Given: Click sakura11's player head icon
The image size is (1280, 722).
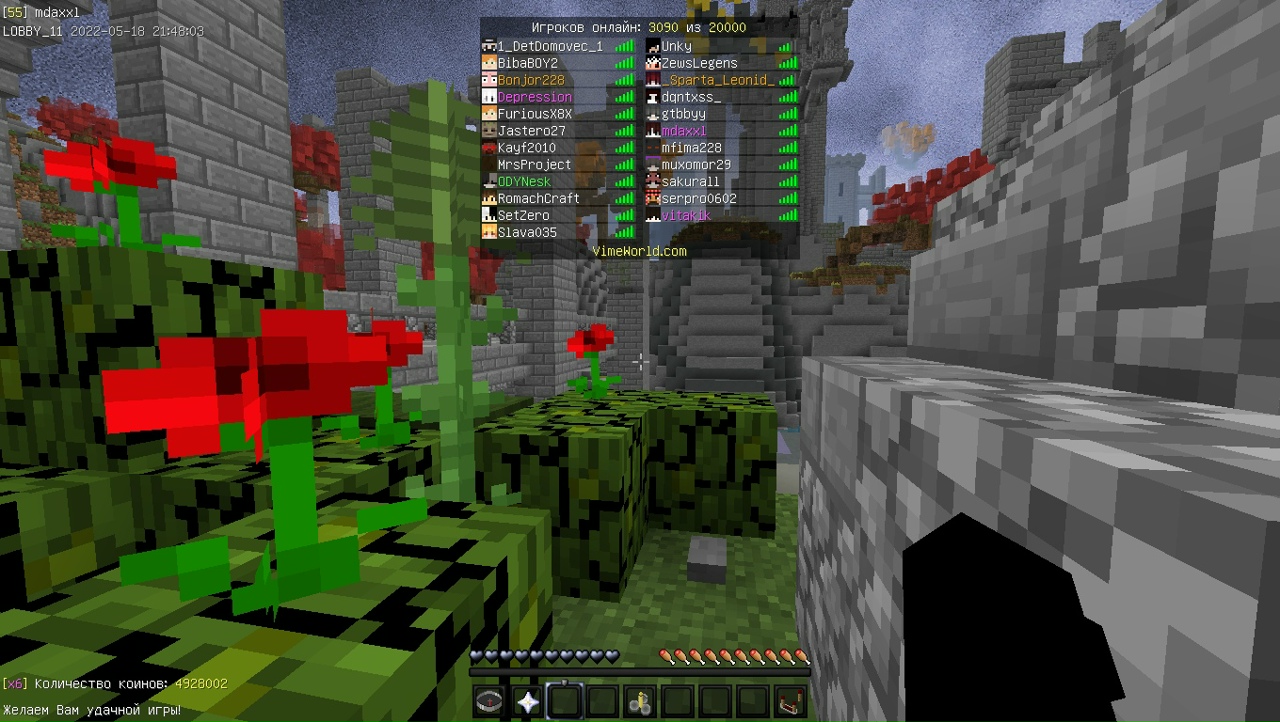Looking at the screenshot, I should tap(655, 181).
